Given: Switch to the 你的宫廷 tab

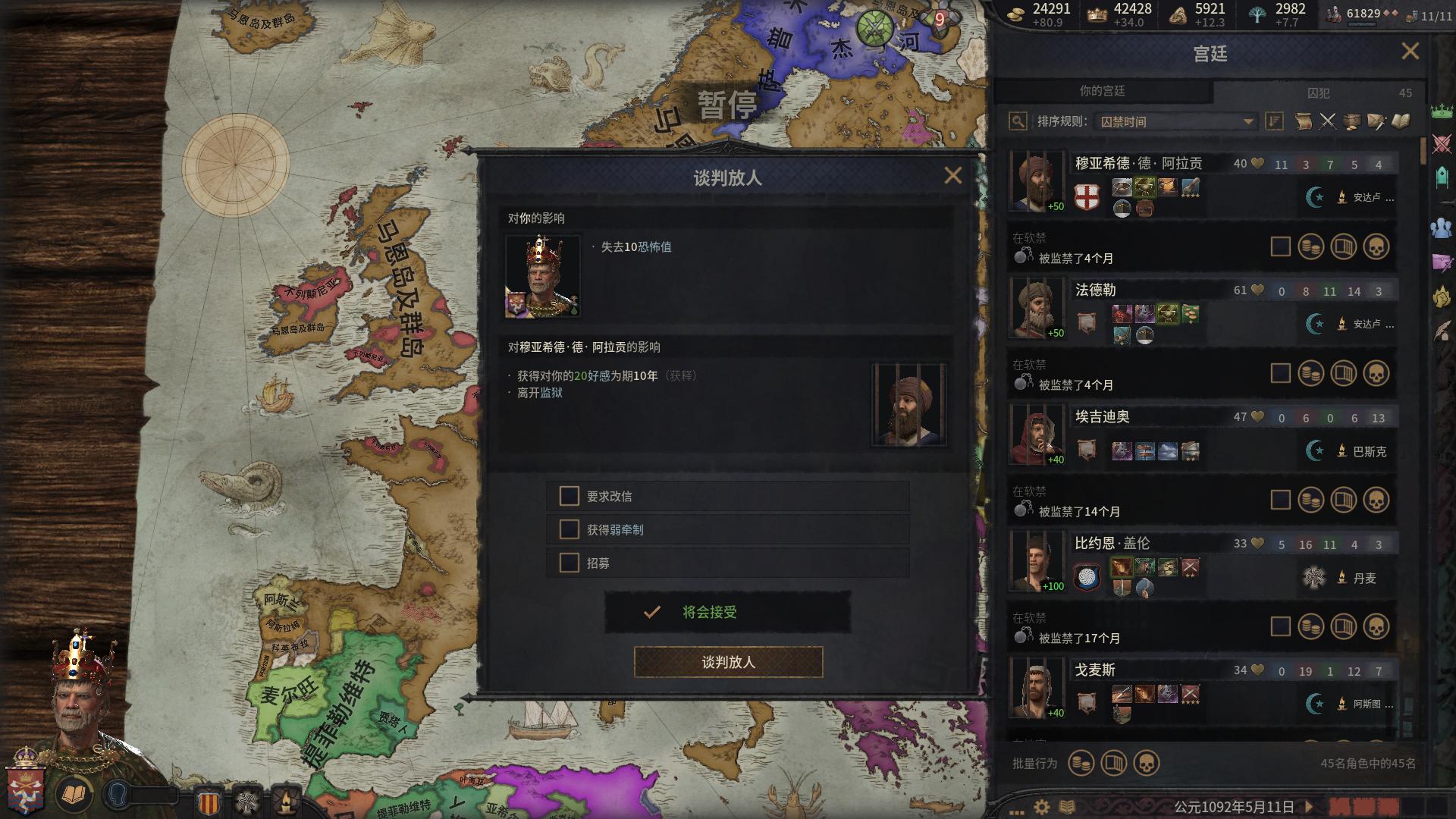Looking at the screenshot, I should 1102,91.
